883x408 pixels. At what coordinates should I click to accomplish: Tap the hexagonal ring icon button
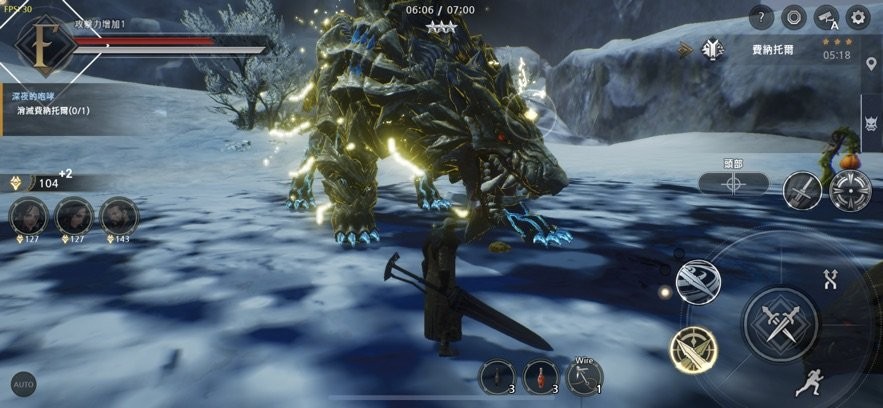pyautogui.click(x=793, y=17)
